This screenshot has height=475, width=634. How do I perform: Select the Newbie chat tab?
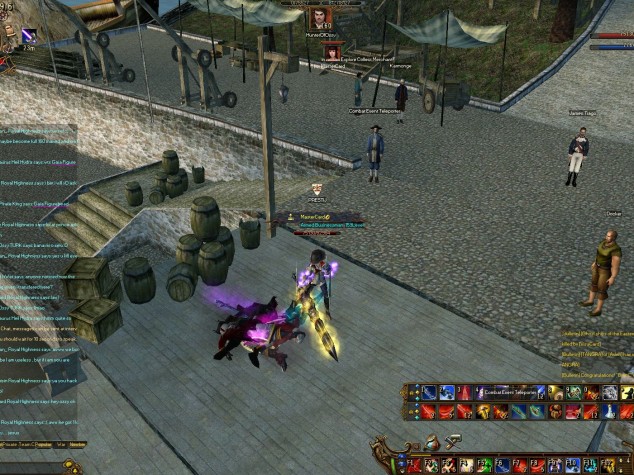(x=77, y=443)
